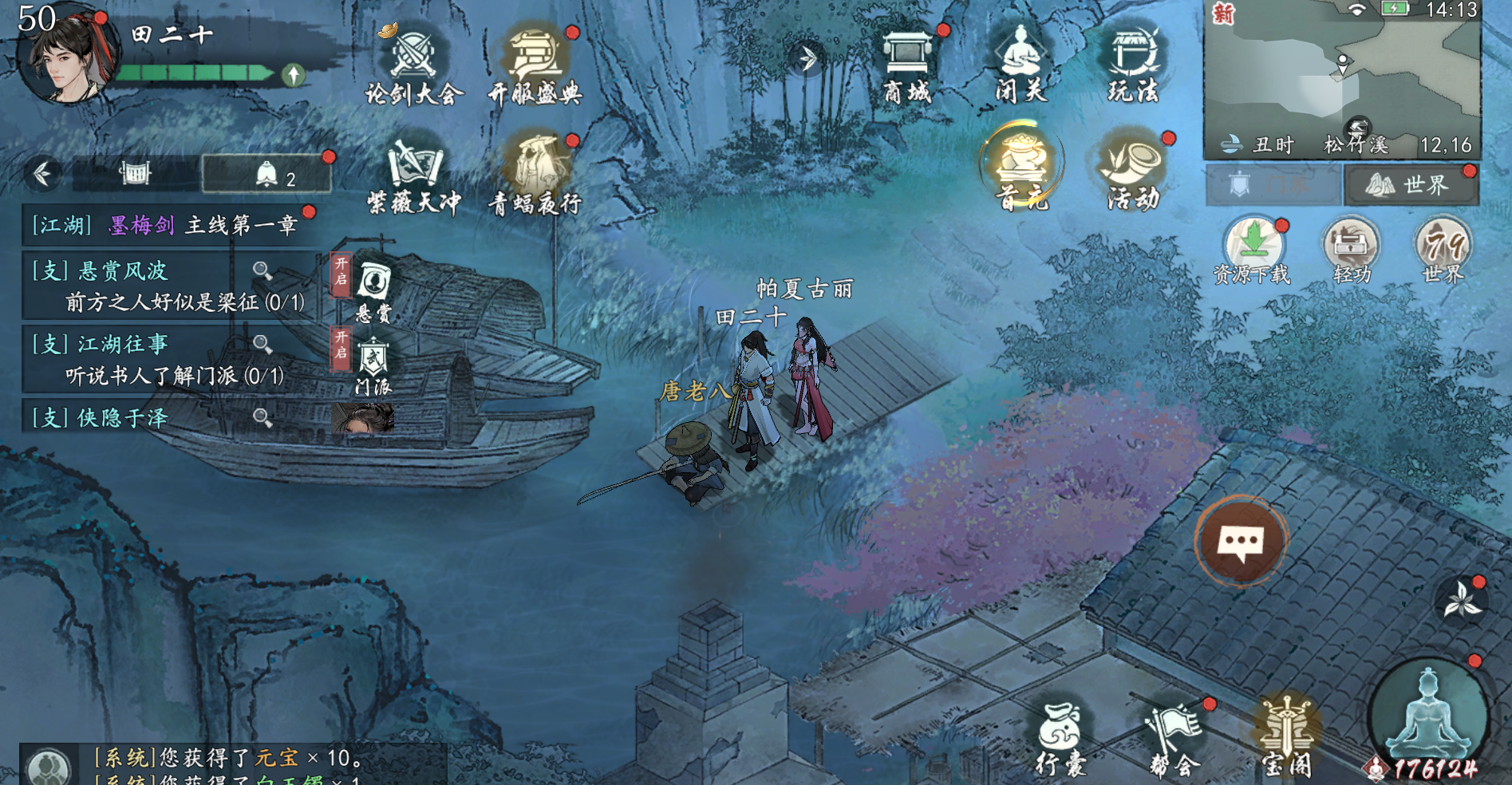Open the 行囊 bag

[1061, 730]
